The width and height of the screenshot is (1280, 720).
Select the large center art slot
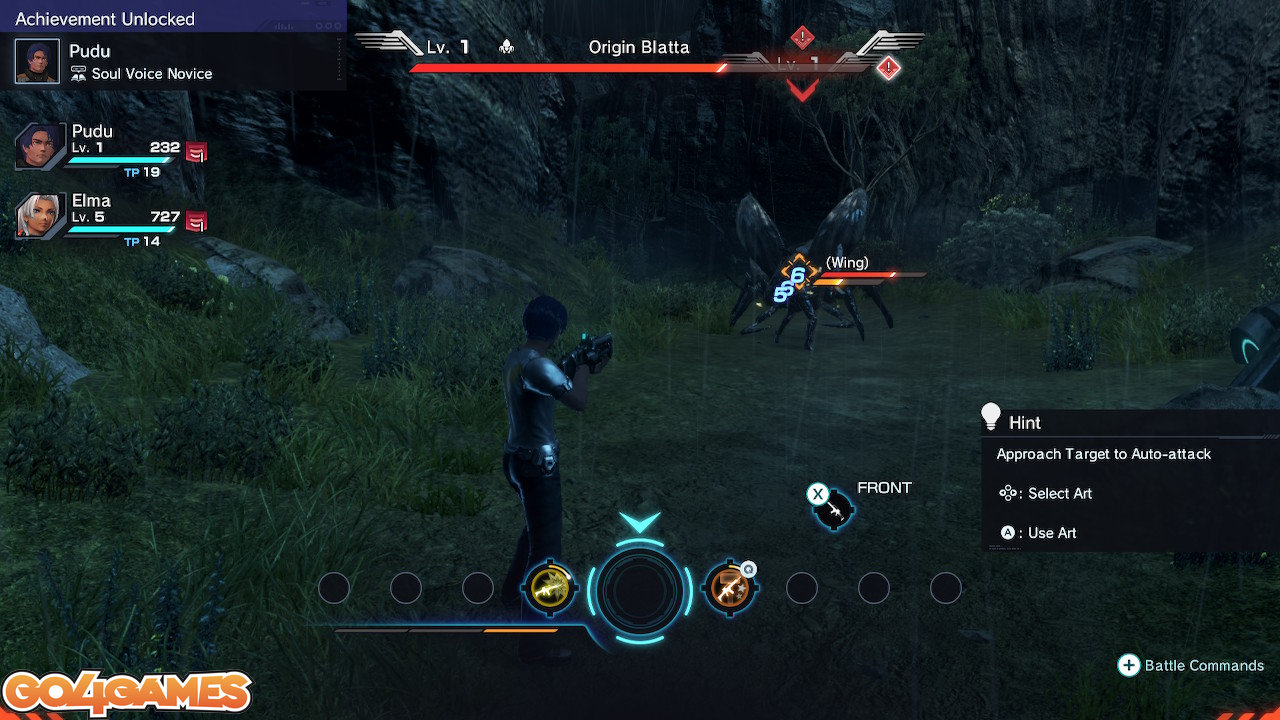(640, 588)
